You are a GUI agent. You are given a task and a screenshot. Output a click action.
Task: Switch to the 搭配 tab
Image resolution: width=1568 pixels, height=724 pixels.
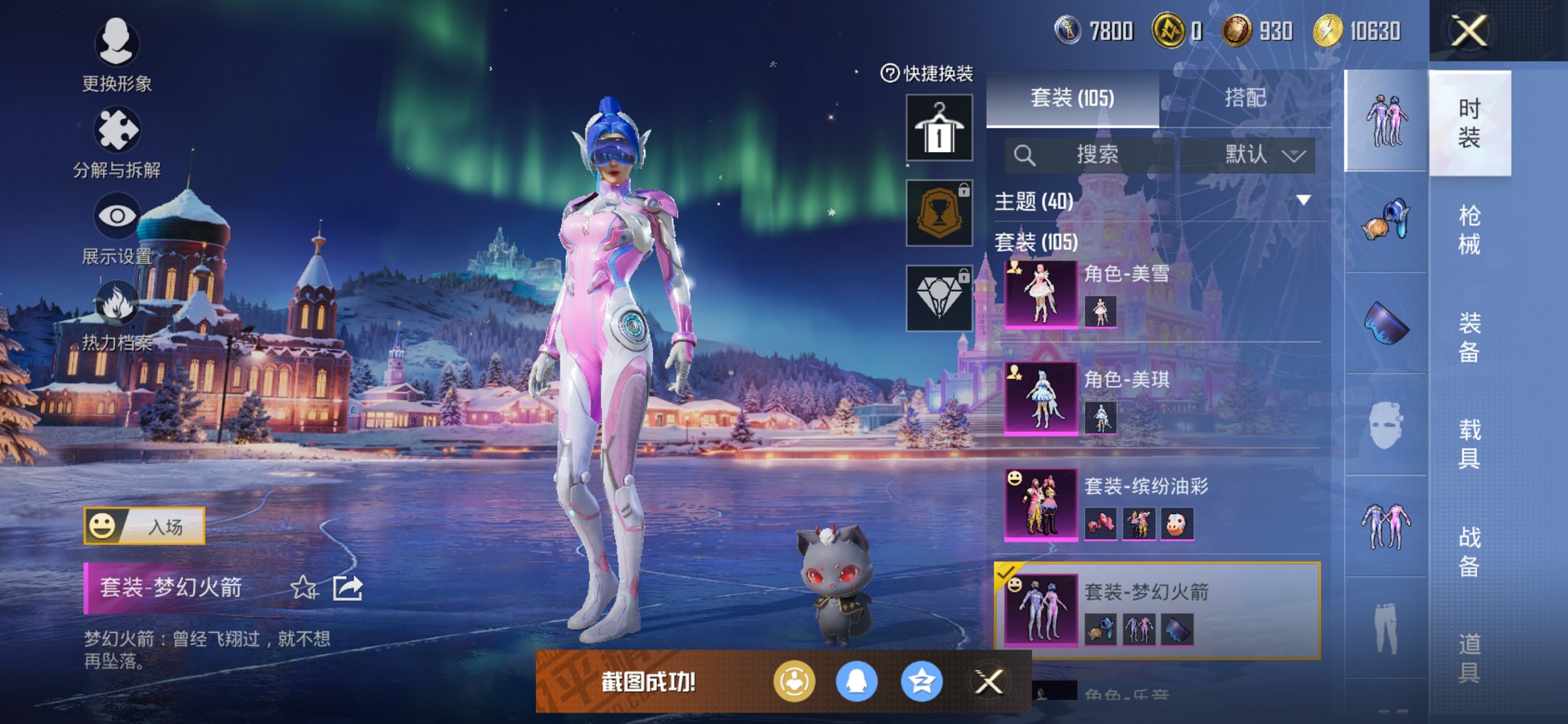tap(1244, 98)
